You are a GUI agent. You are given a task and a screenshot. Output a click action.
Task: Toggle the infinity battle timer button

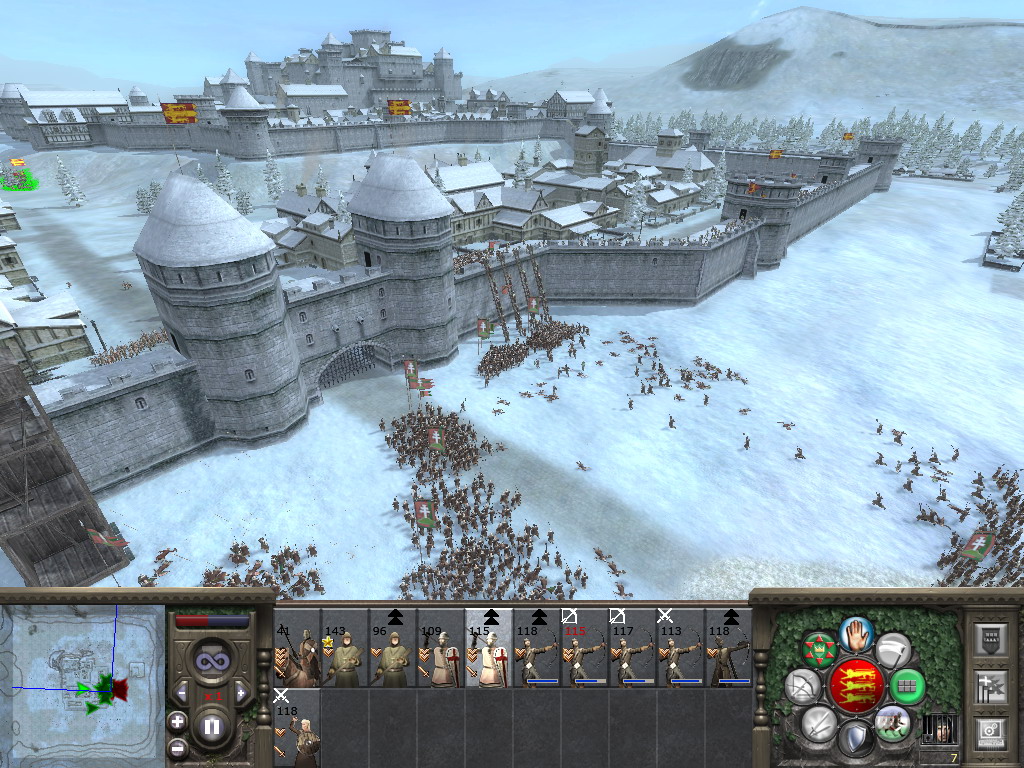click(x=211, y=660)
